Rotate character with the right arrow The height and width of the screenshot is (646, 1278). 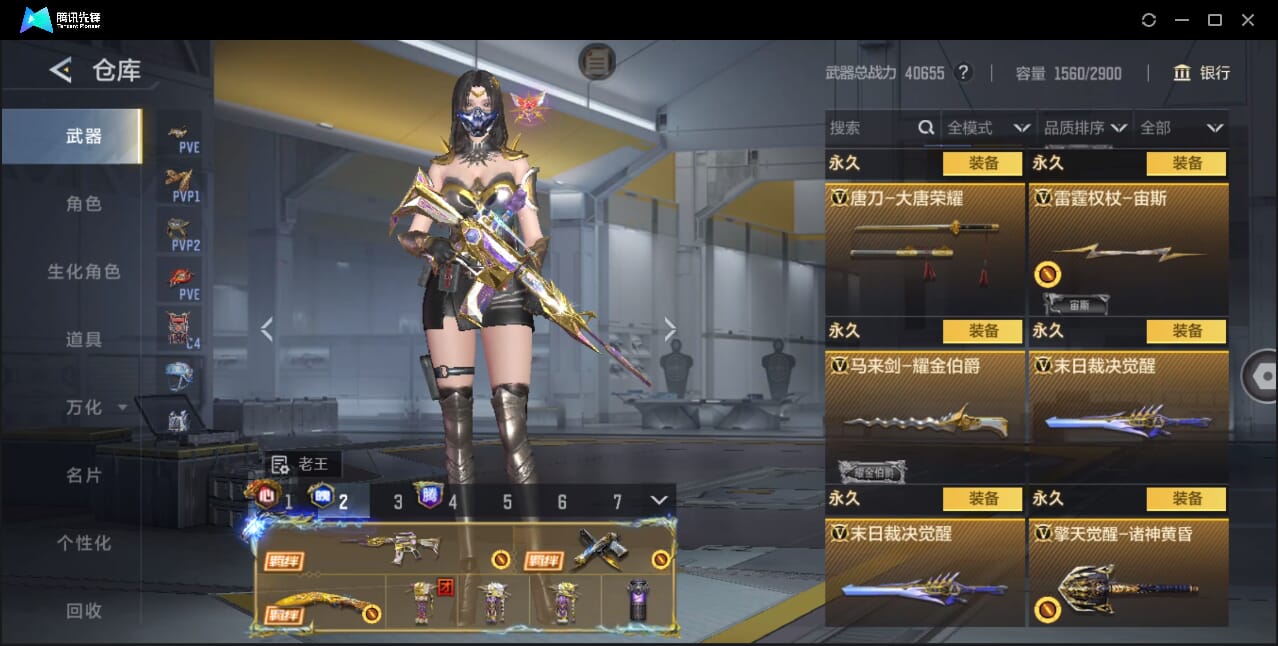click(670, 329)
